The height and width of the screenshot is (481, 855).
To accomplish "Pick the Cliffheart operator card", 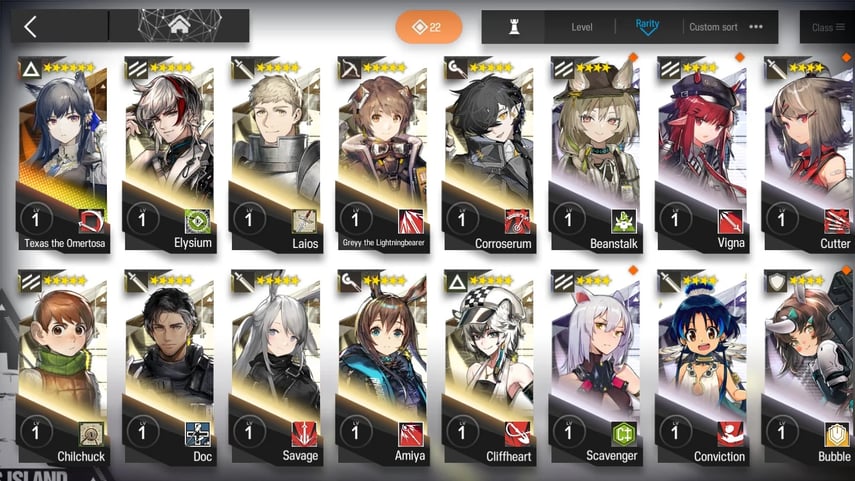I will point(490,365).
